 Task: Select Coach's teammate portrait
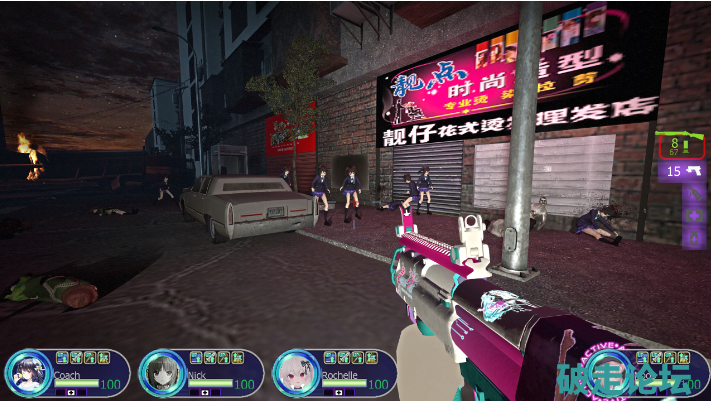pos(26,374)
